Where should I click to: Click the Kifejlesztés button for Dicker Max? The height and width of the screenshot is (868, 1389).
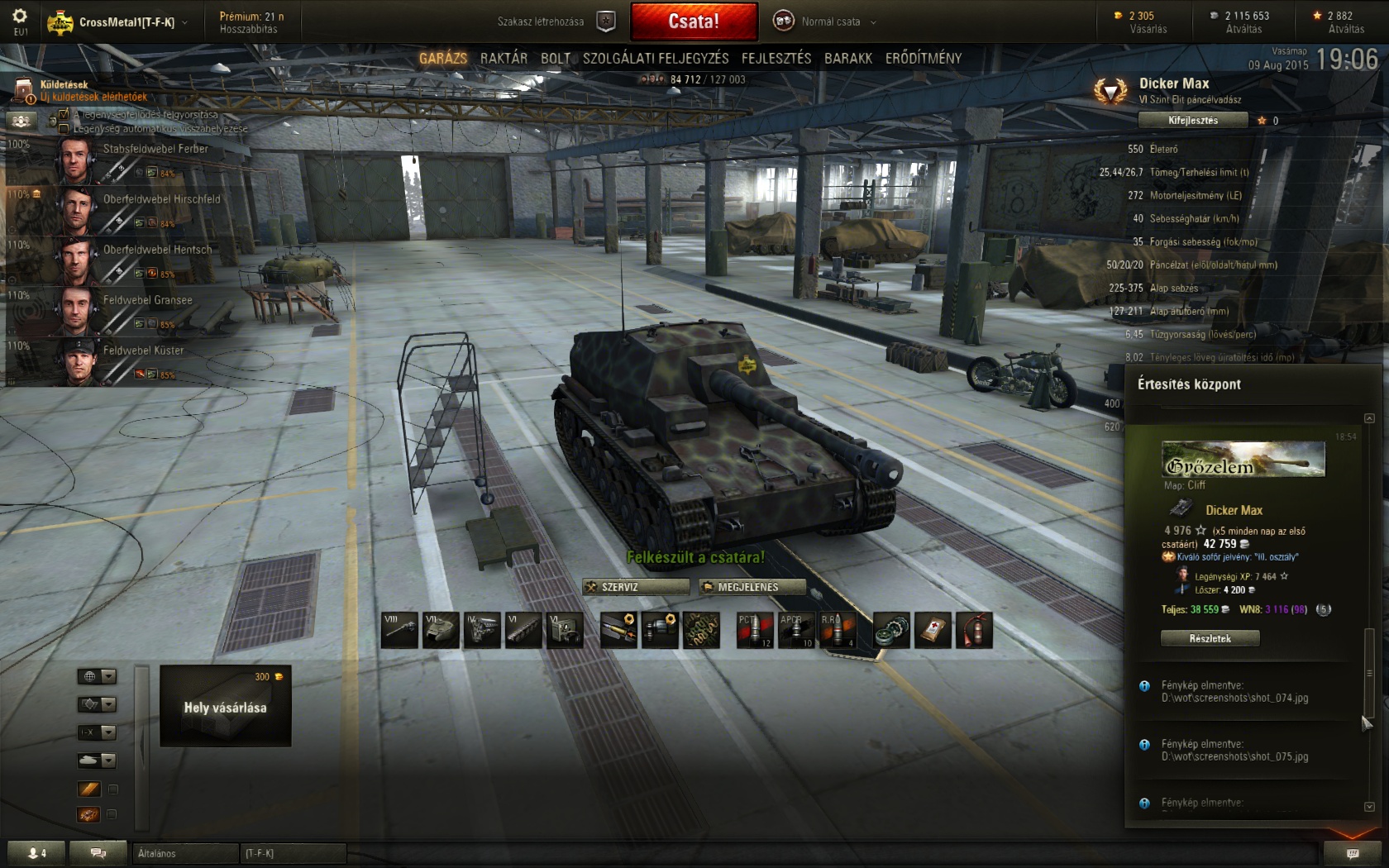(1193, 121)
